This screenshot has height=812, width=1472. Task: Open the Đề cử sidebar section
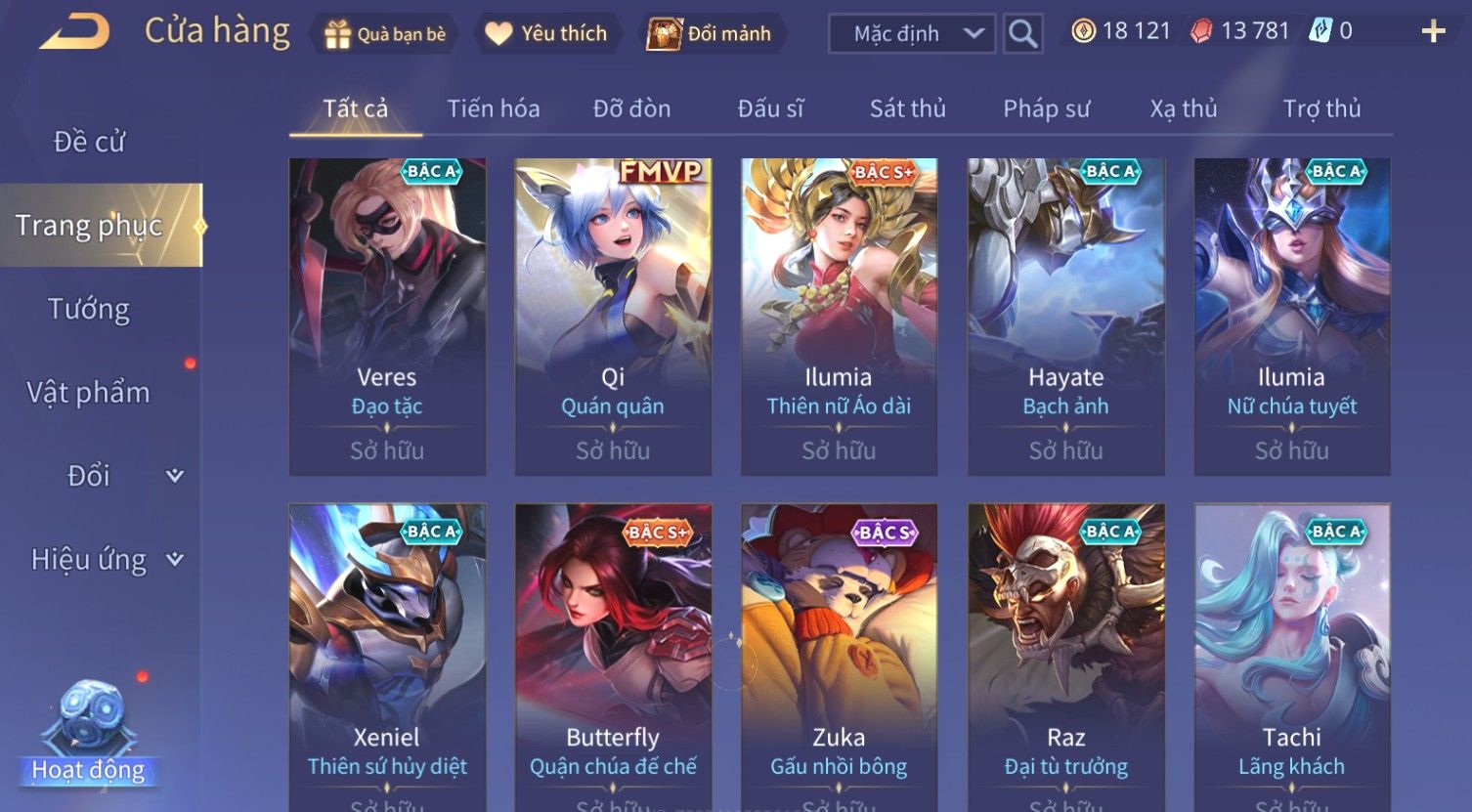coord(89,142)
